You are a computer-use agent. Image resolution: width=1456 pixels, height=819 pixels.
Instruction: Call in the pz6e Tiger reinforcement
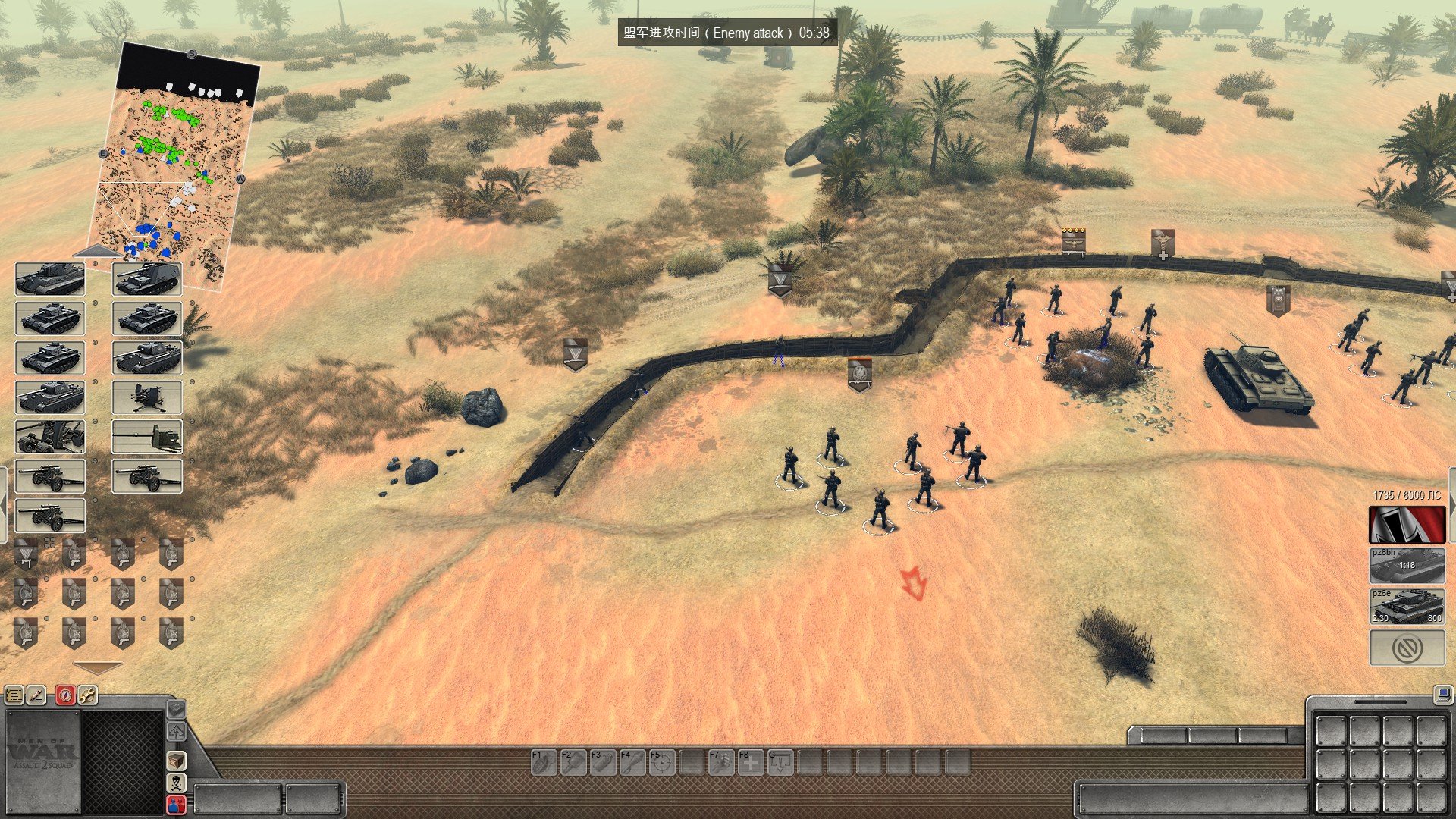pyautogui.click(x=1407, y=607)
